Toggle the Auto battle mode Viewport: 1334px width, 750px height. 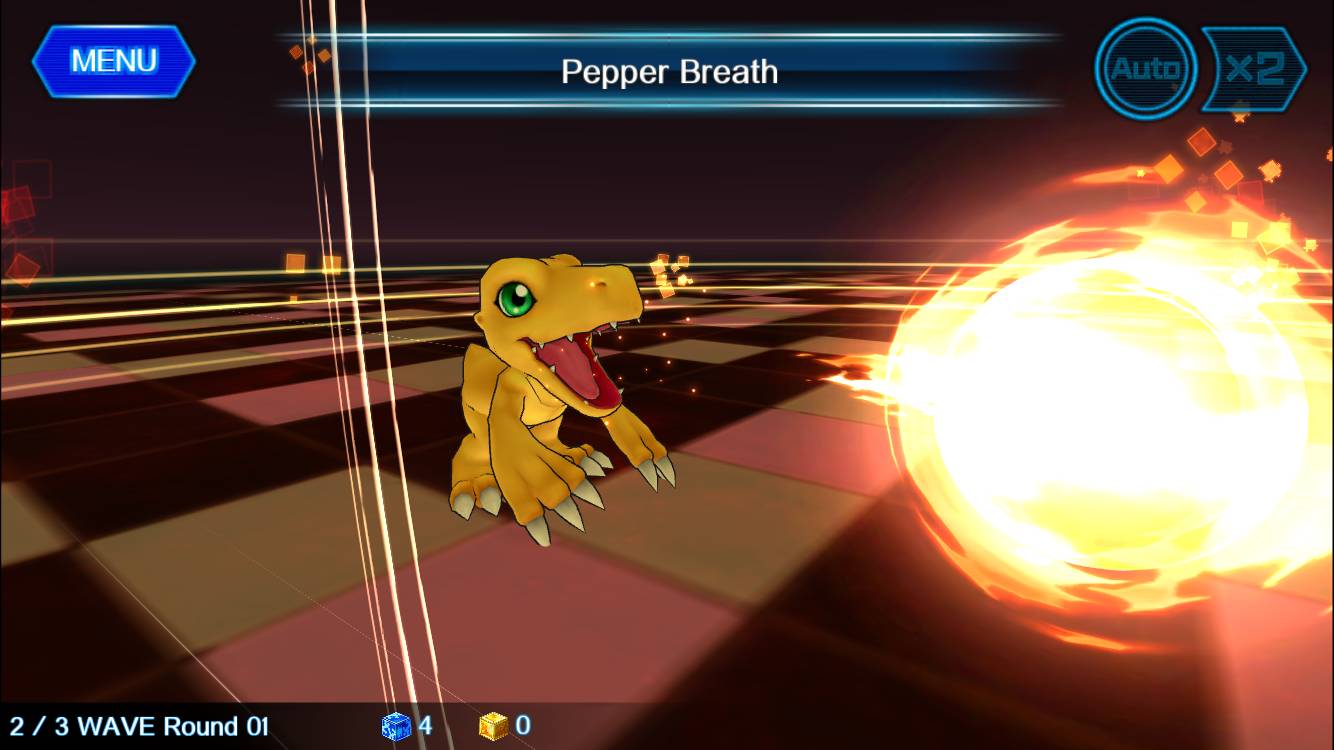click(1145, 69)
